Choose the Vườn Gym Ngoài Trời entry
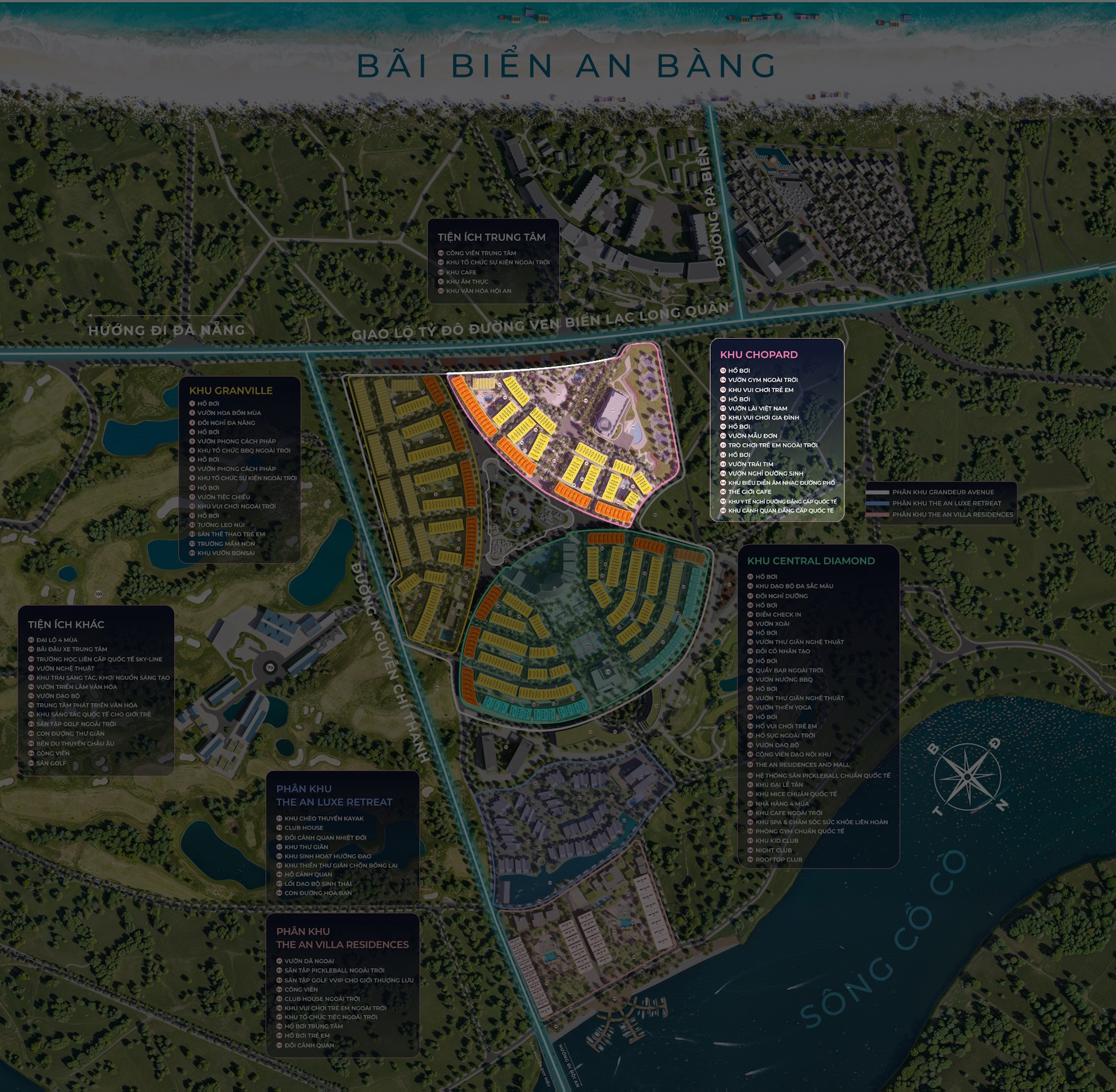This screenshot has width=1116, height=1092. coord(762,379)
